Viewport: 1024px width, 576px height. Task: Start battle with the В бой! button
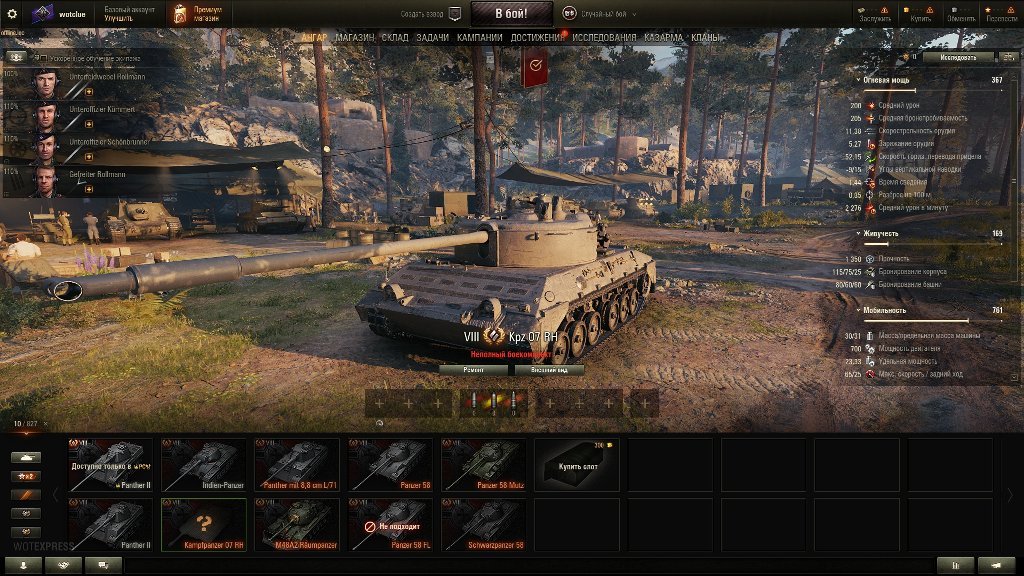(x=512, y=14)
